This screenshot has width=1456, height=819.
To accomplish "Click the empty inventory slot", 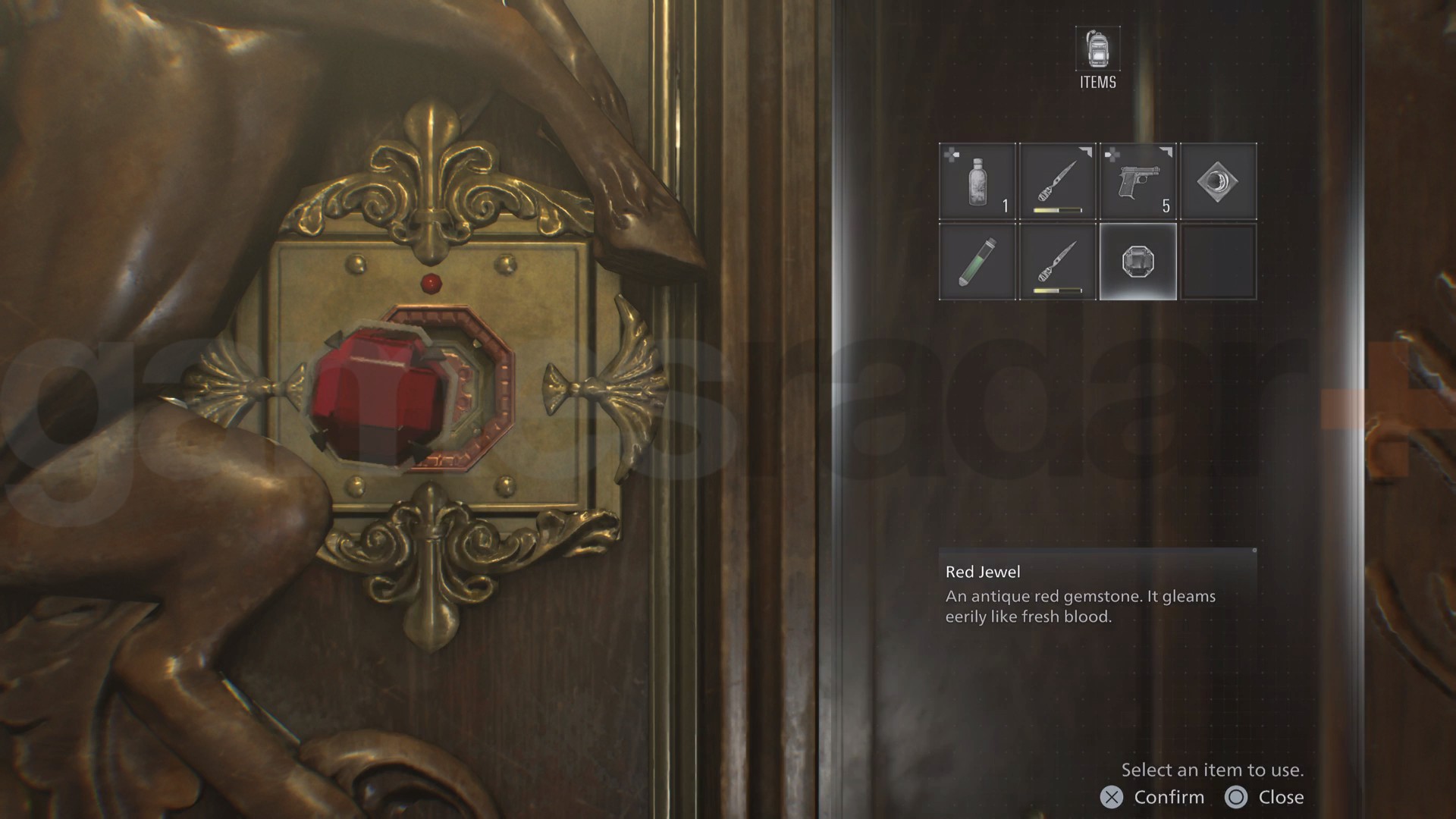I will (x=1219, y=262).
